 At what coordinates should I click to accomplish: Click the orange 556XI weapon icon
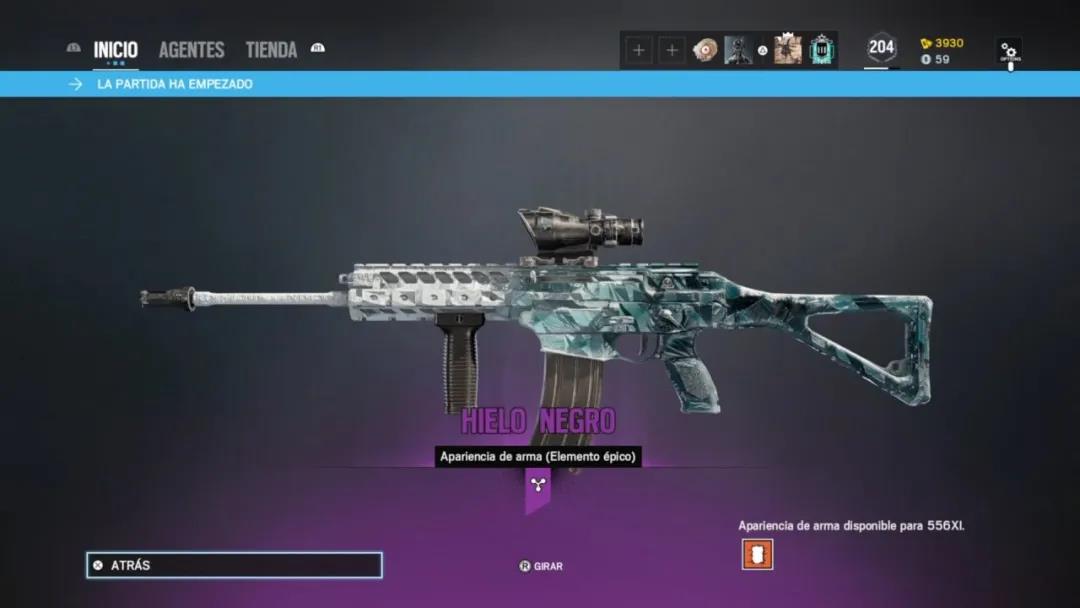[x=757, y=553]
